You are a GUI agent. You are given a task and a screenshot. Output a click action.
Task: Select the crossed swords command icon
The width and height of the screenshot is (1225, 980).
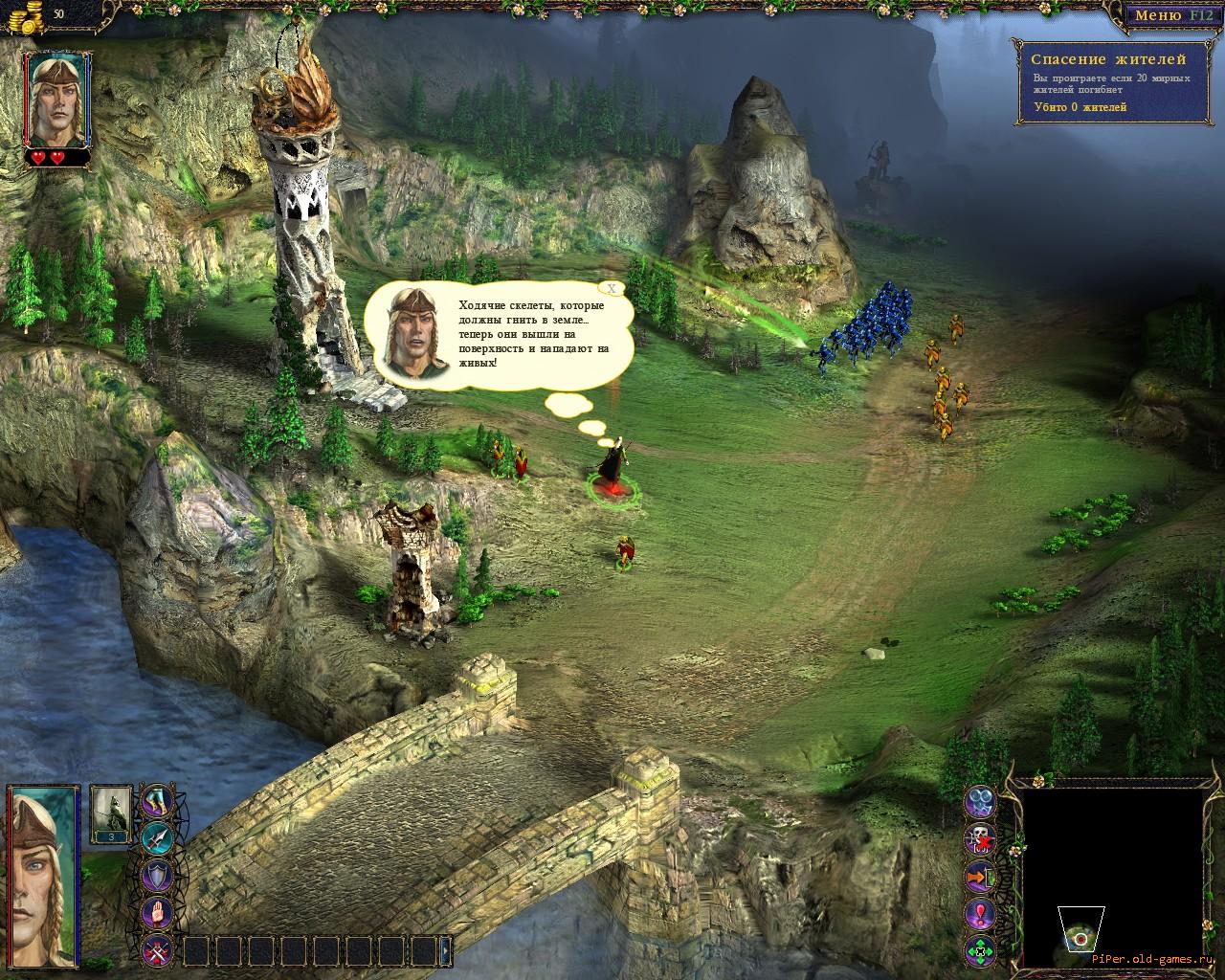click(x=157, y=950)
